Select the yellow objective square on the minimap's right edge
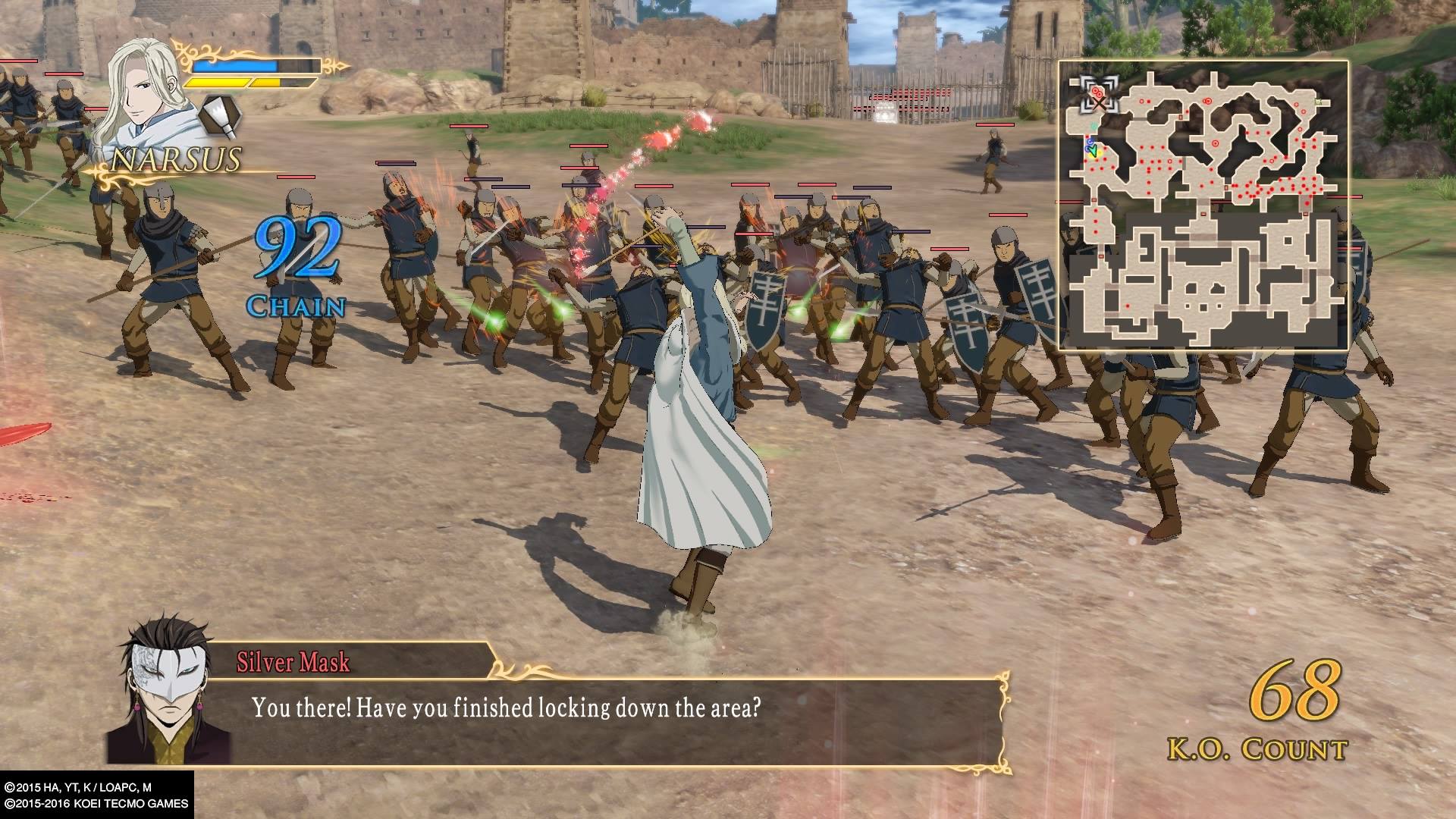 tap(1318, 101)
